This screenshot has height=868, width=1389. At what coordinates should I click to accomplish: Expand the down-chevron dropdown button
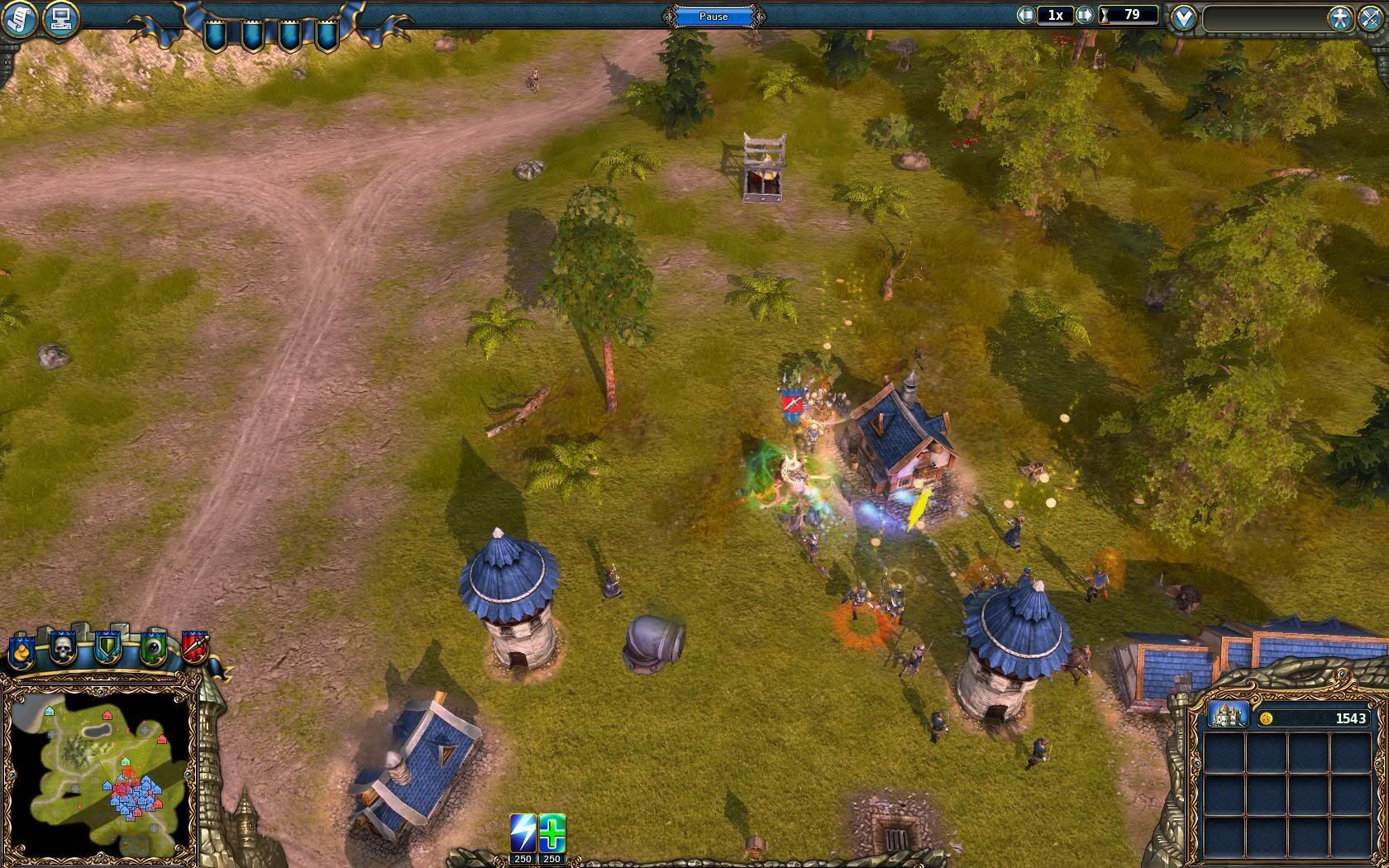[1184, 17]
